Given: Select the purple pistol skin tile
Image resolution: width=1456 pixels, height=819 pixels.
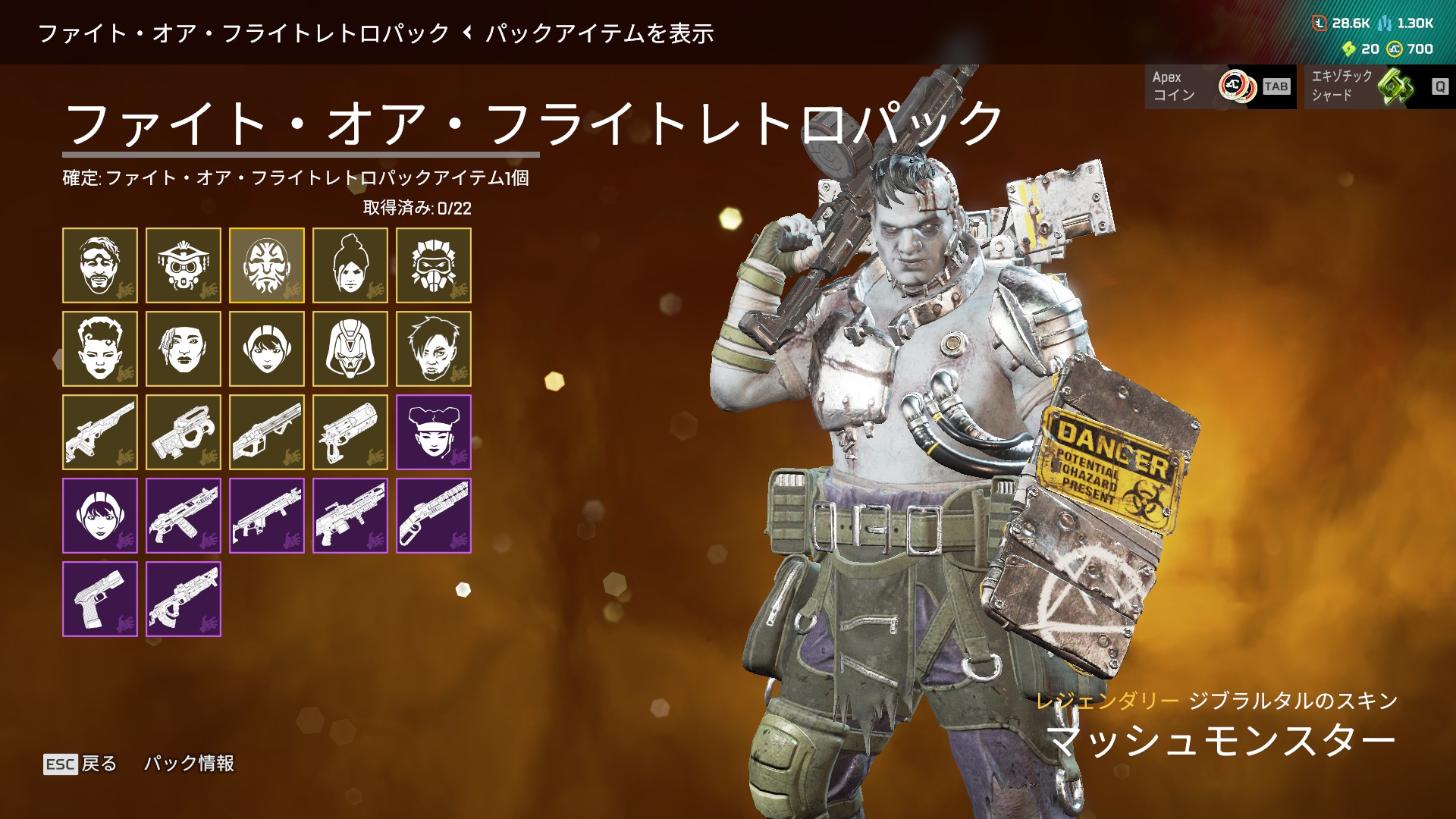Looking at the screenshot, I should click(x=100, y=599).
